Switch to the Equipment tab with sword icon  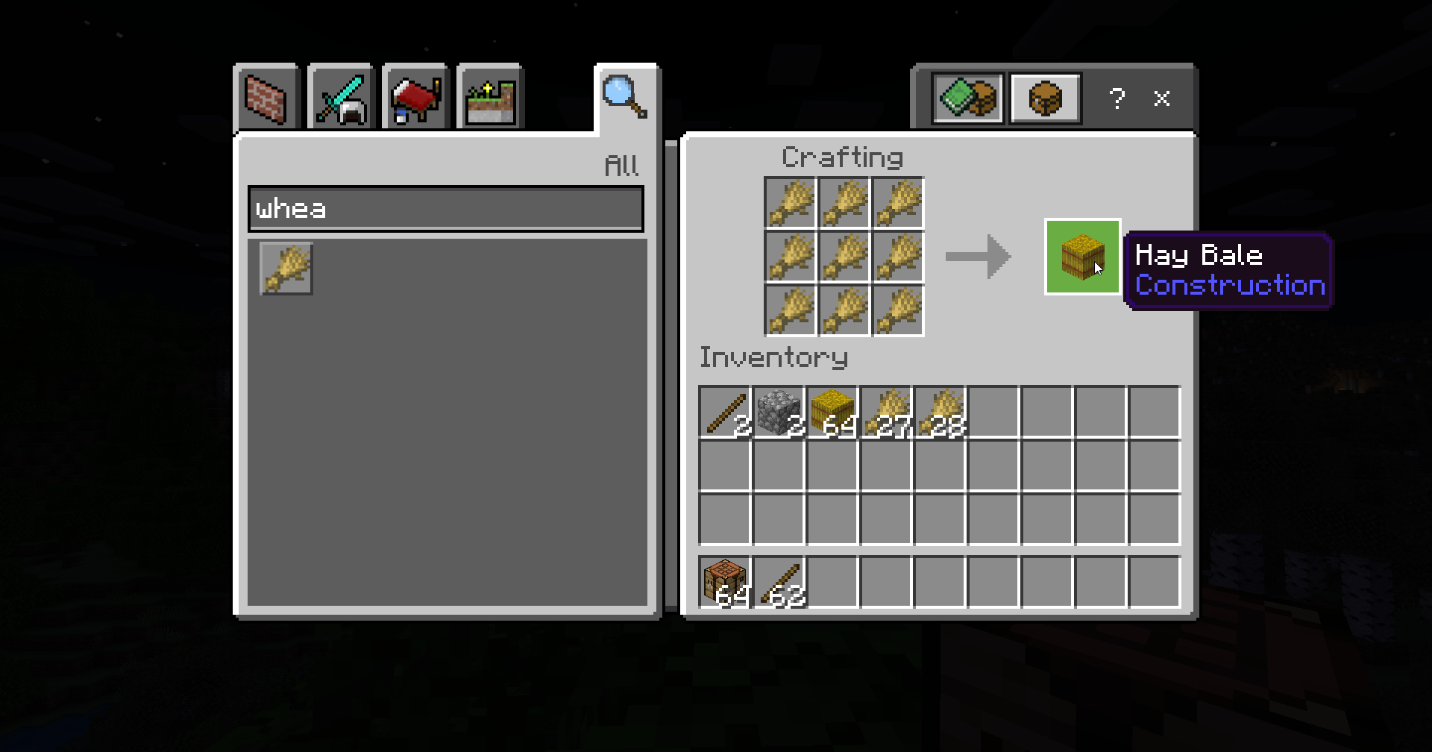pyautogui.click(x=340, y=98)
